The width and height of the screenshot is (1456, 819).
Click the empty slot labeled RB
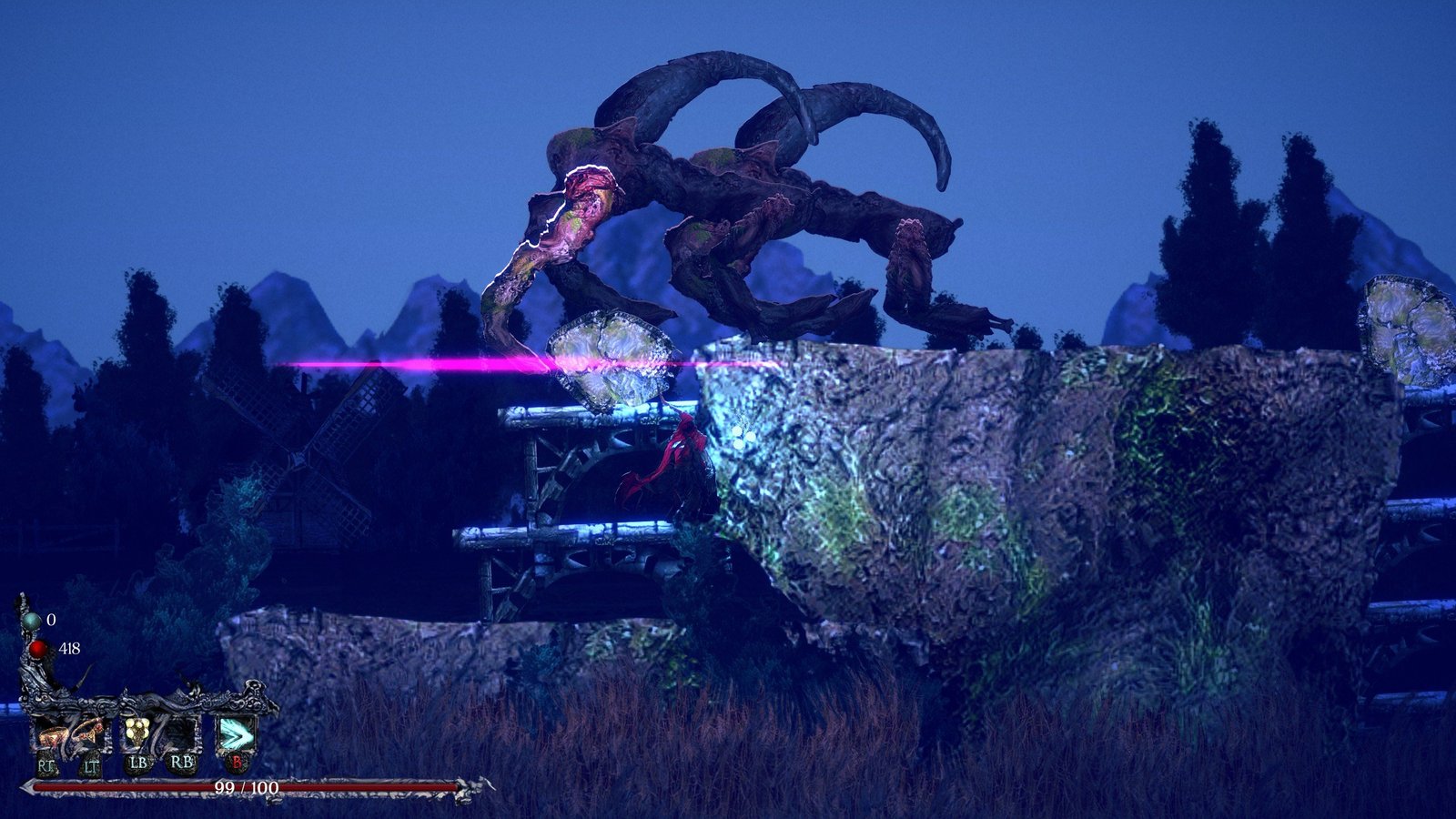point(180,733)
